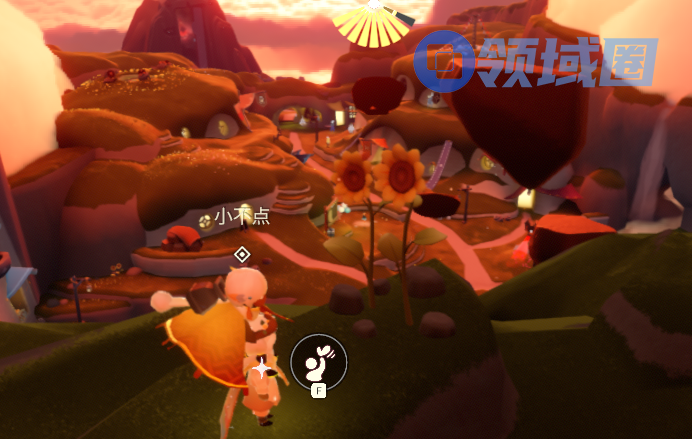Activate the circular interaction emote button
Image resolution: width=692 pixels, height=439 pixels.
pyautogui.click(x=318, y=361)
